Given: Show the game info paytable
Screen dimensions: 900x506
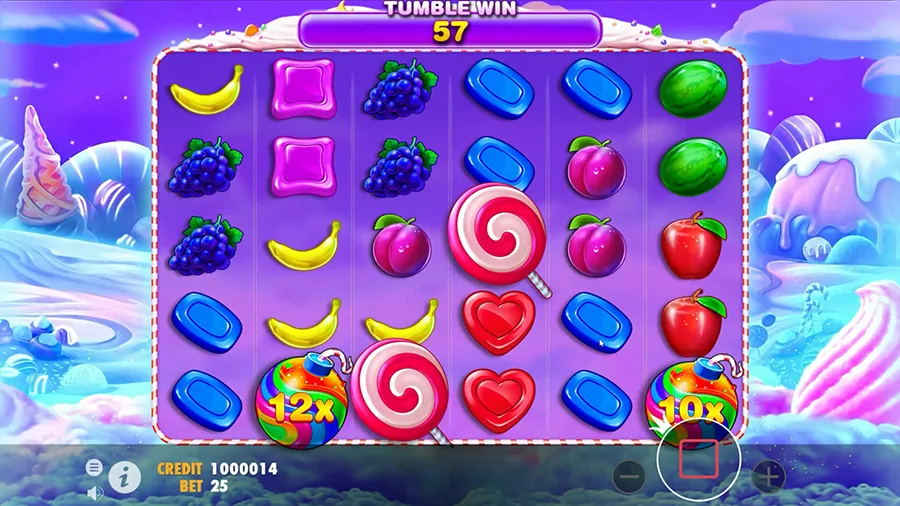Looking at the screenshot, I should (124, 476).
